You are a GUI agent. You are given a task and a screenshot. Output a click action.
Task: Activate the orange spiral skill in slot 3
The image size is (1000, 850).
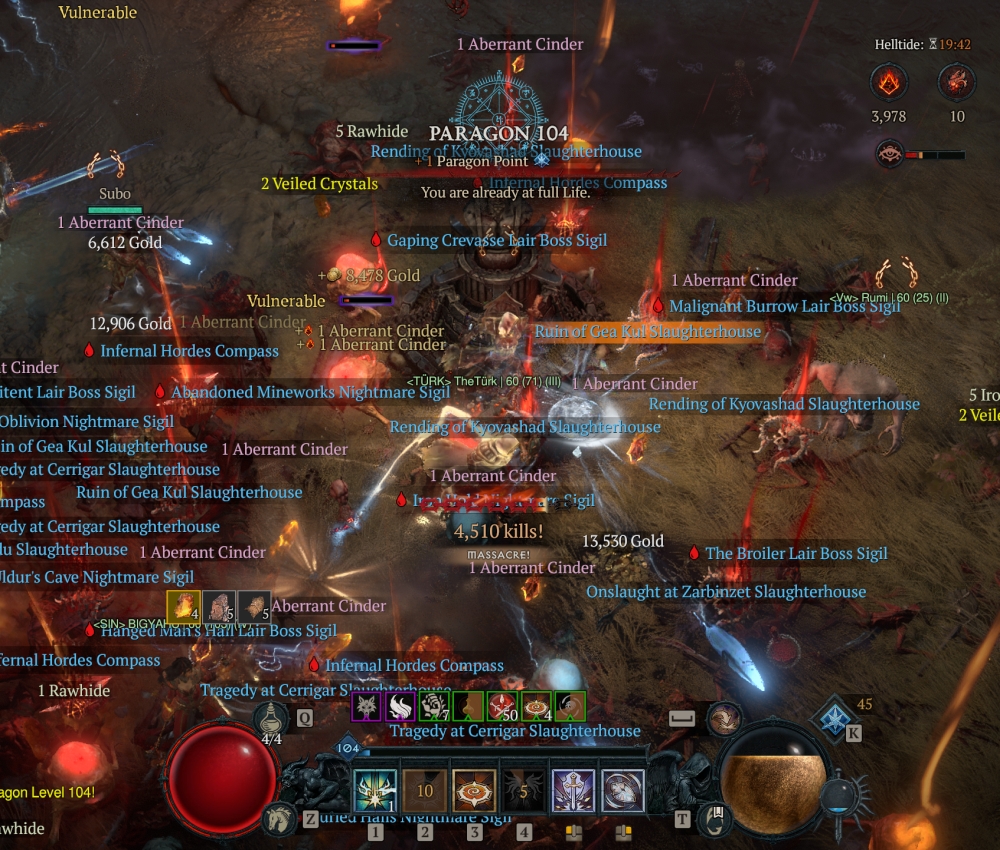point(474,790)
